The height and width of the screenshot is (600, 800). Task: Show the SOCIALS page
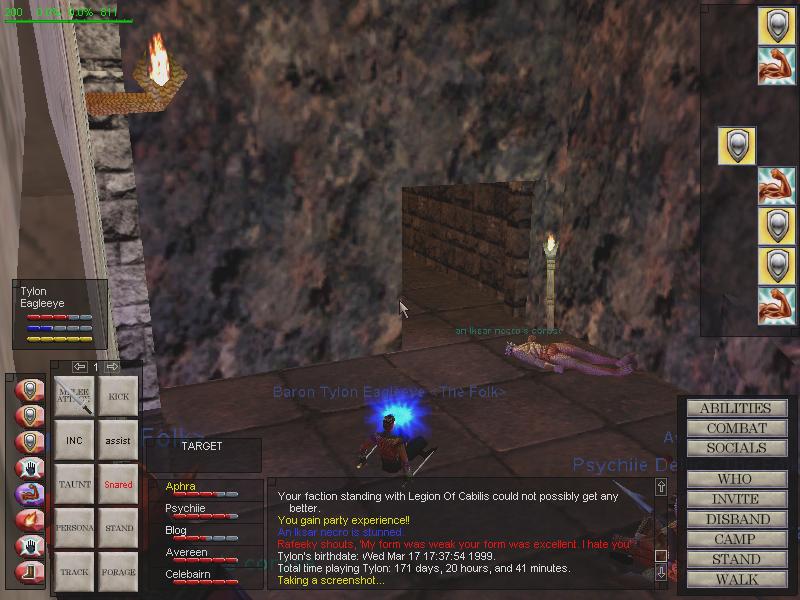735,448
